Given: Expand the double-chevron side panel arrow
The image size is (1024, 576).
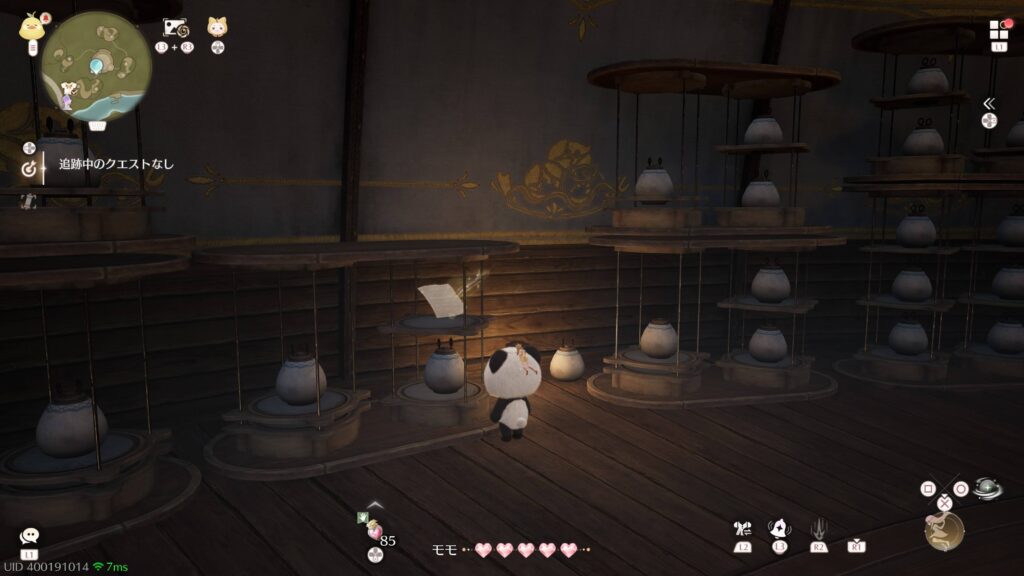Looking at the screenshot, I should point(988,103).
